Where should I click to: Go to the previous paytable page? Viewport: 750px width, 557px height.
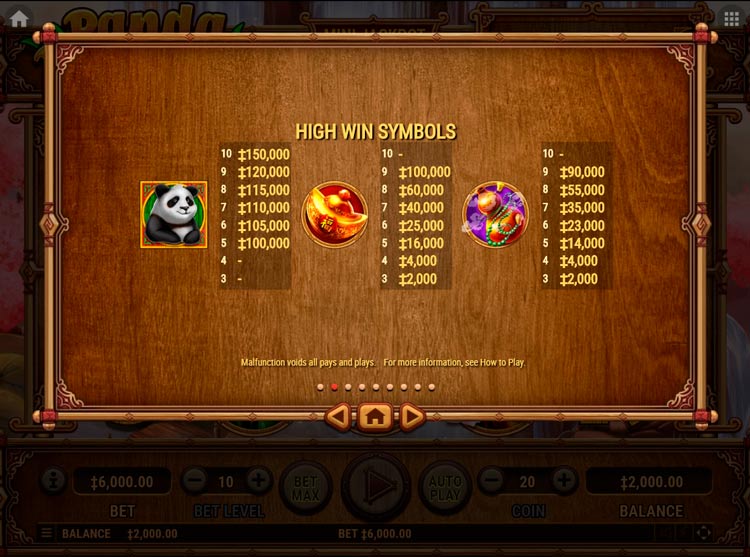pos(339,416)
